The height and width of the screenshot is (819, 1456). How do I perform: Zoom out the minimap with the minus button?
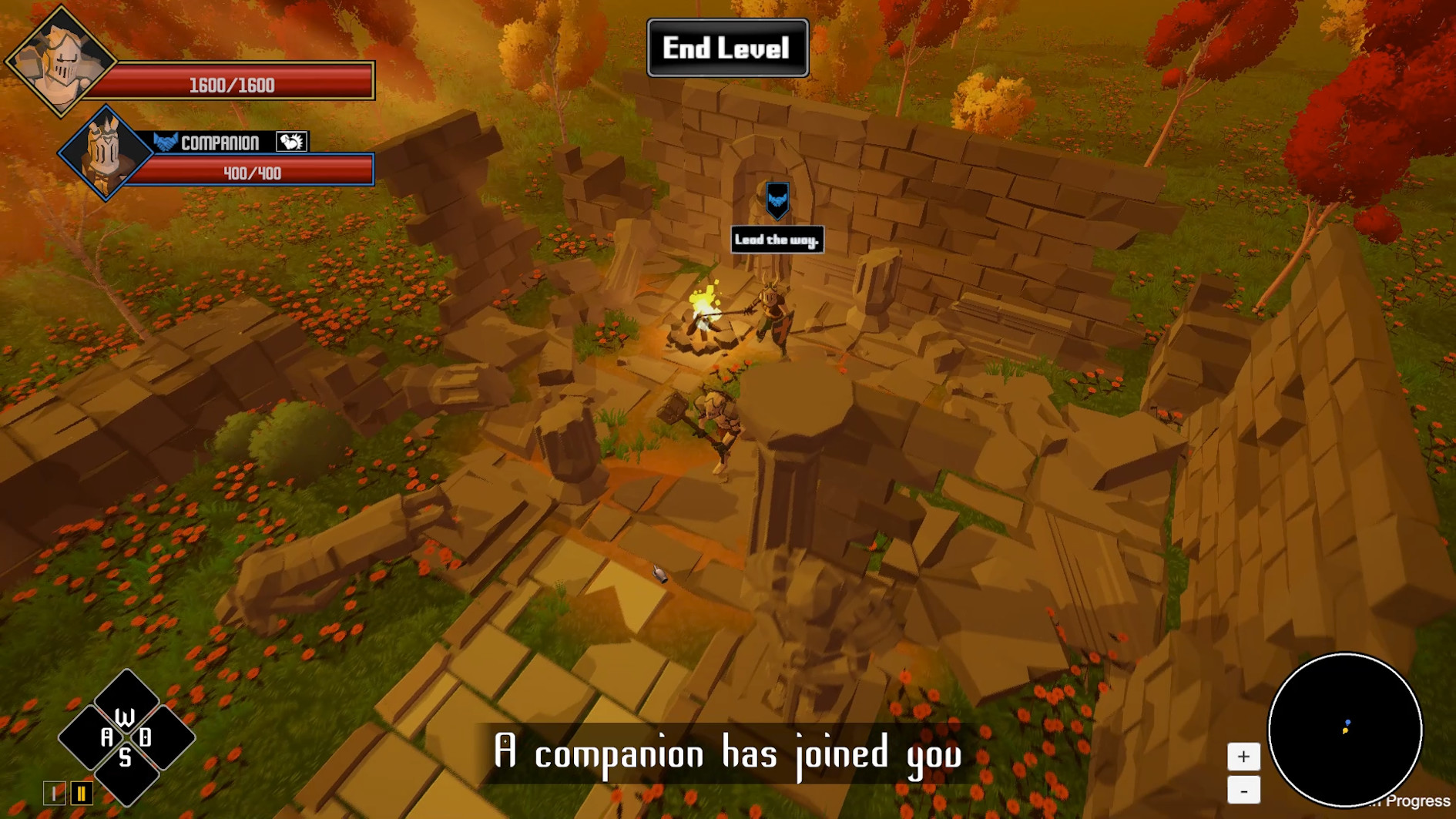click(1244, 791)
